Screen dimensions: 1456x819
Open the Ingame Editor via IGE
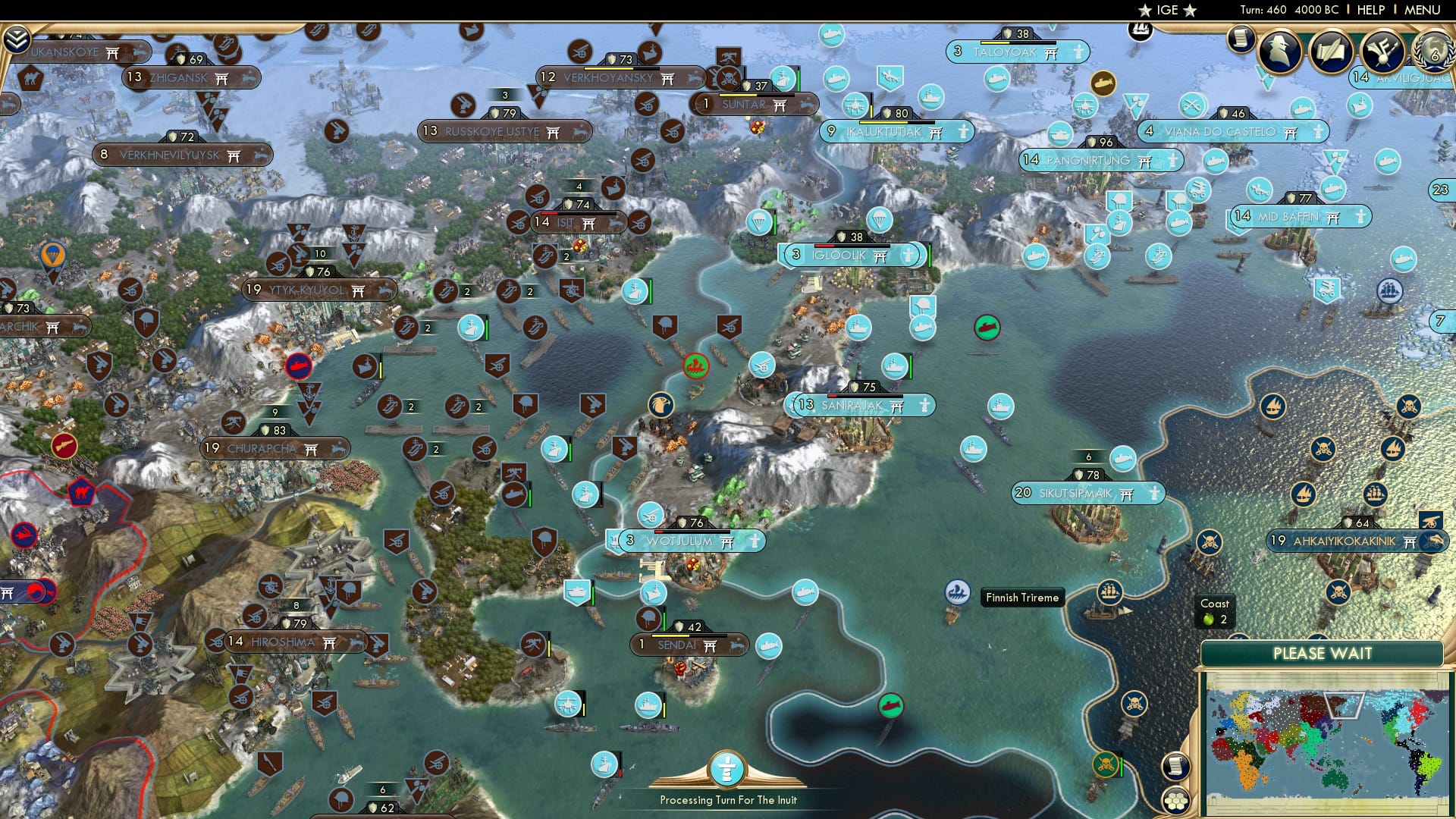pos(1168,11)
